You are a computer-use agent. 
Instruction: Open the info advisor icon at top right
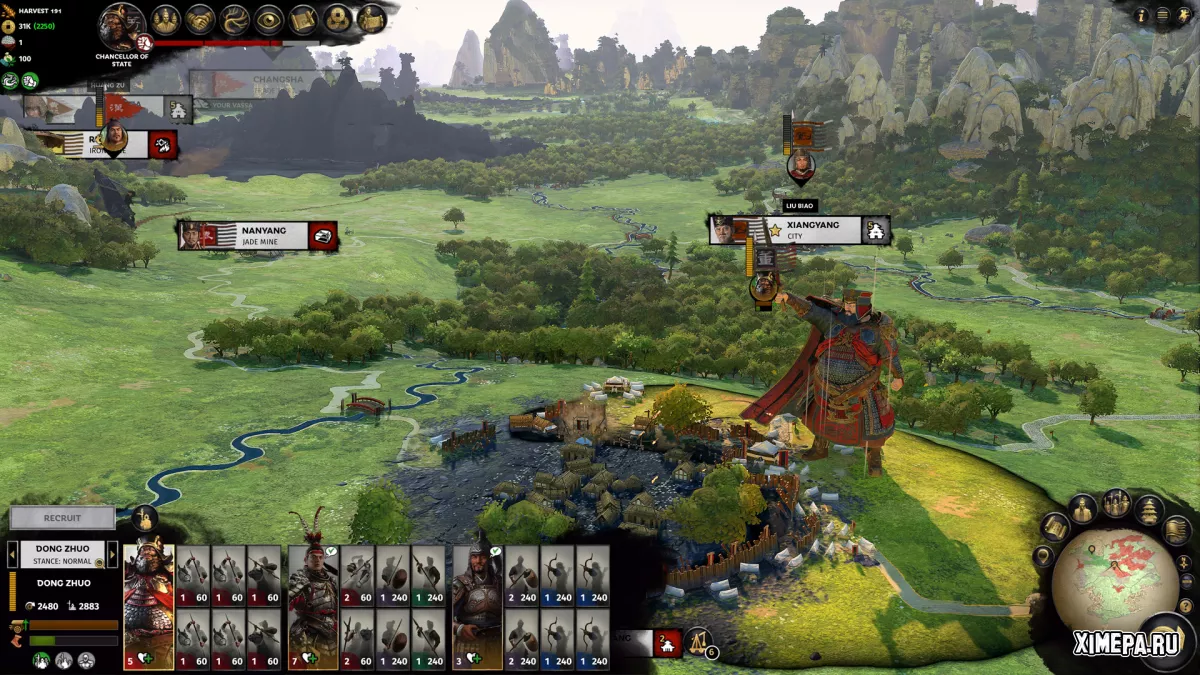(x=1141, y=15)
